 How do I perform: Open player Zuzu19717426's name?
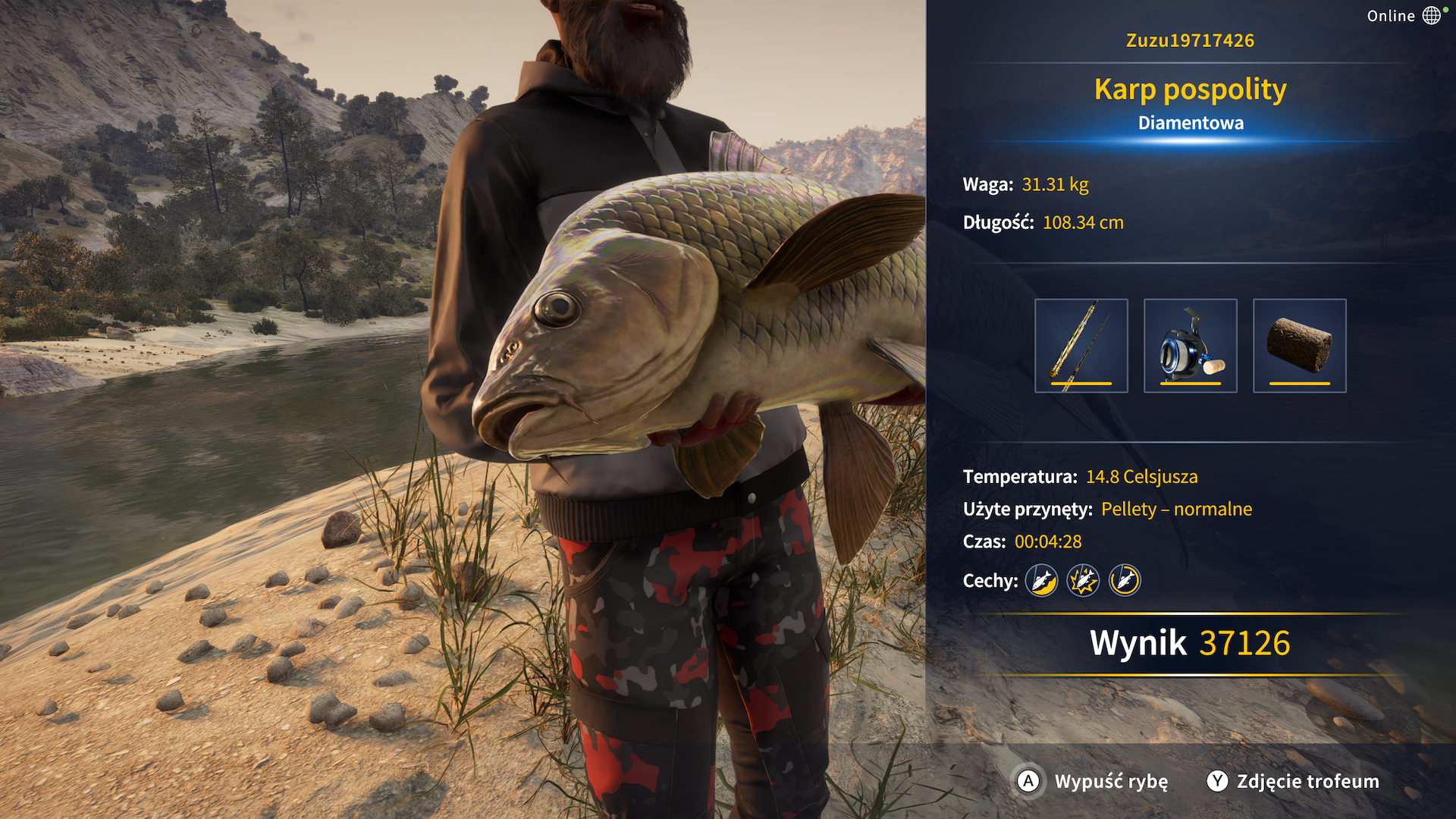(1190, 40)
